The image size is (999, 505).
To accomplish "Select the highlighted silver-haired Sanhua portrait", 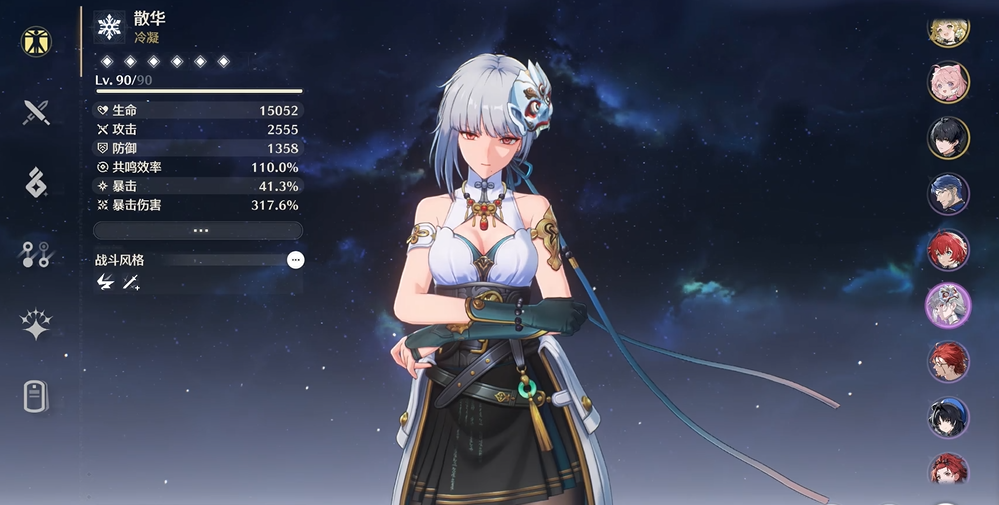I will click(x=947, y=305).
